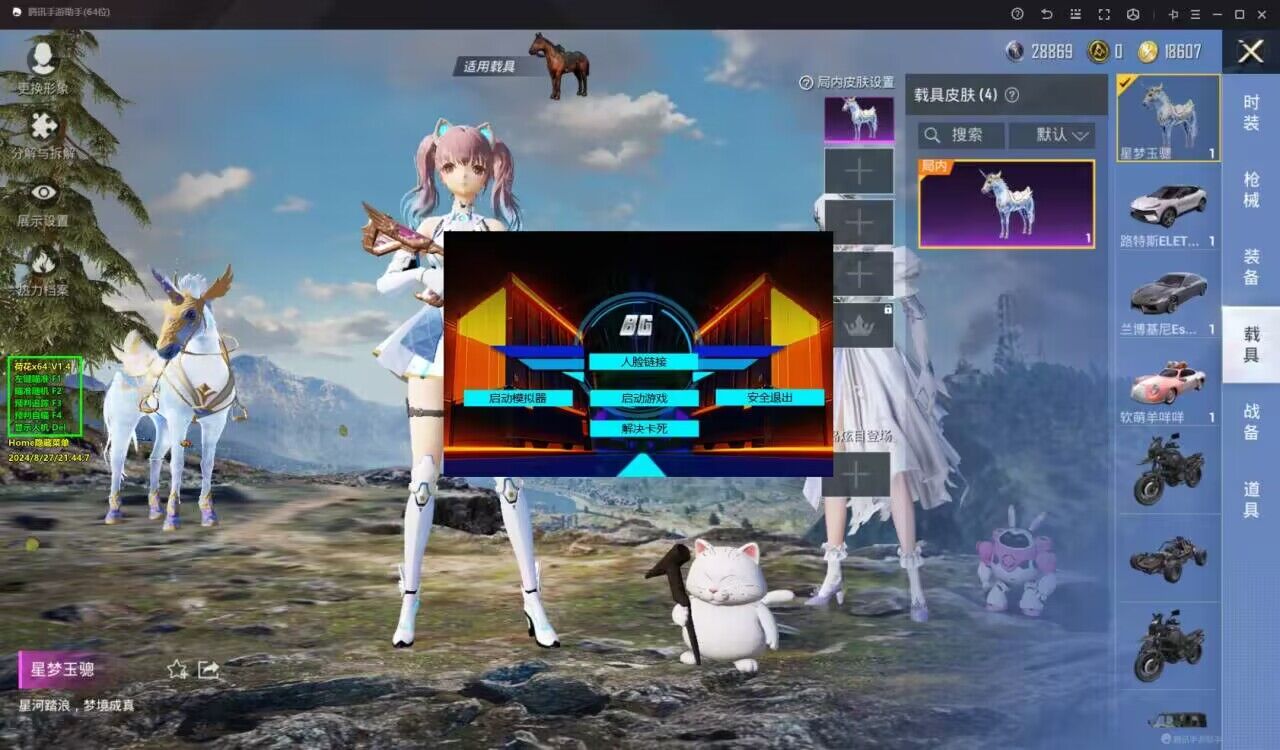Open the help question-mark icon on titlebar

pos(1017,14)
